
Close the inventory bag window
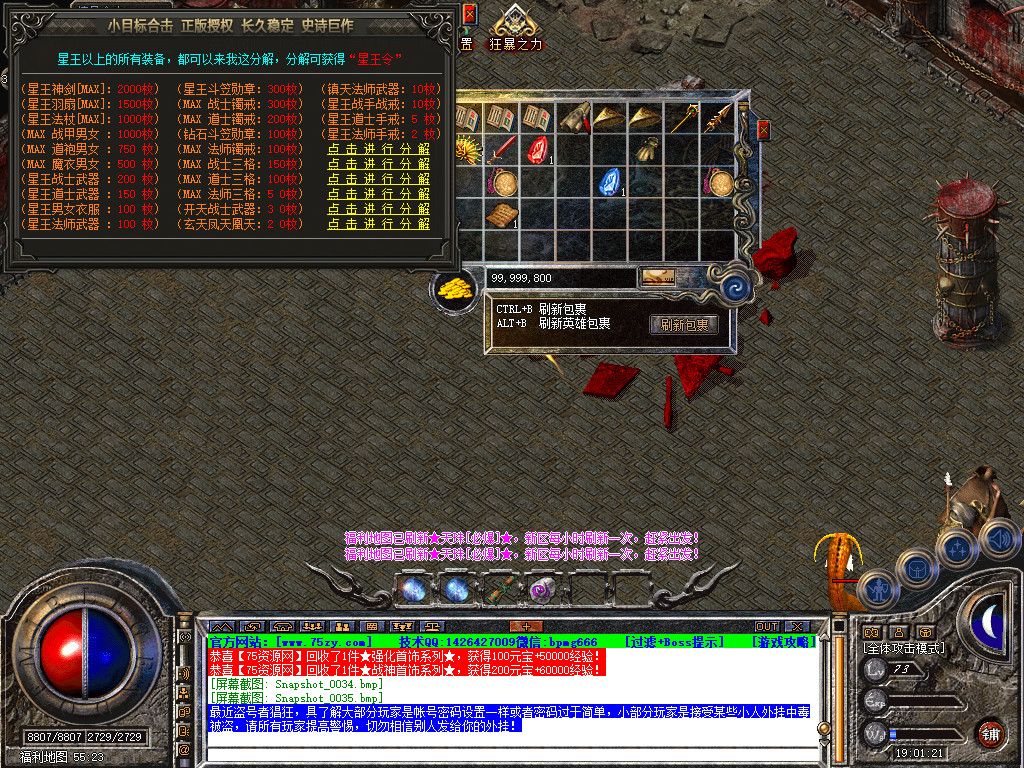764,130
